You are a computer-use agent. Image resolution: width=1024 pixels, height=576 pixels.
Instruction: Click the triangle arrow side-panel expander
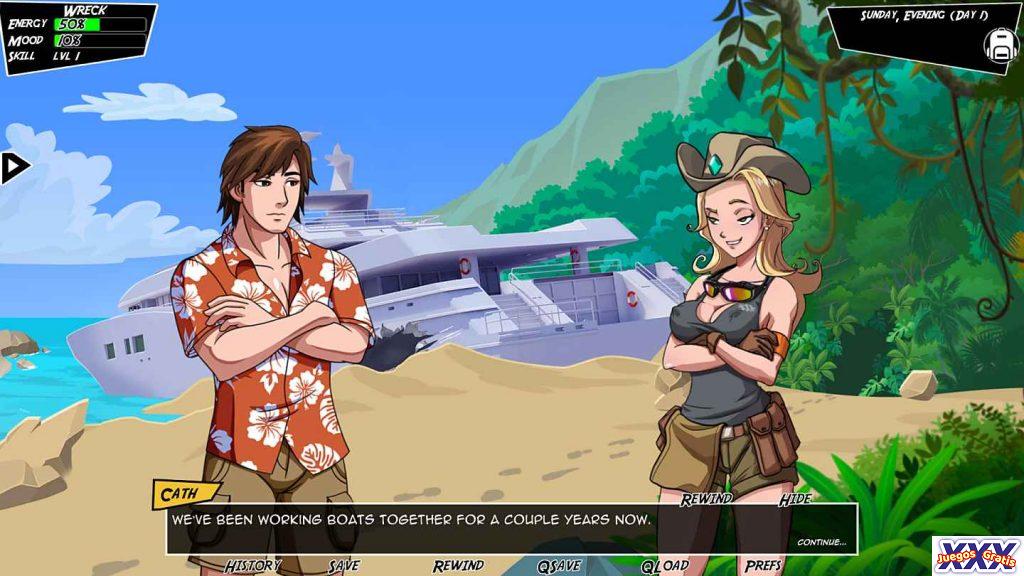pos(14,167)
